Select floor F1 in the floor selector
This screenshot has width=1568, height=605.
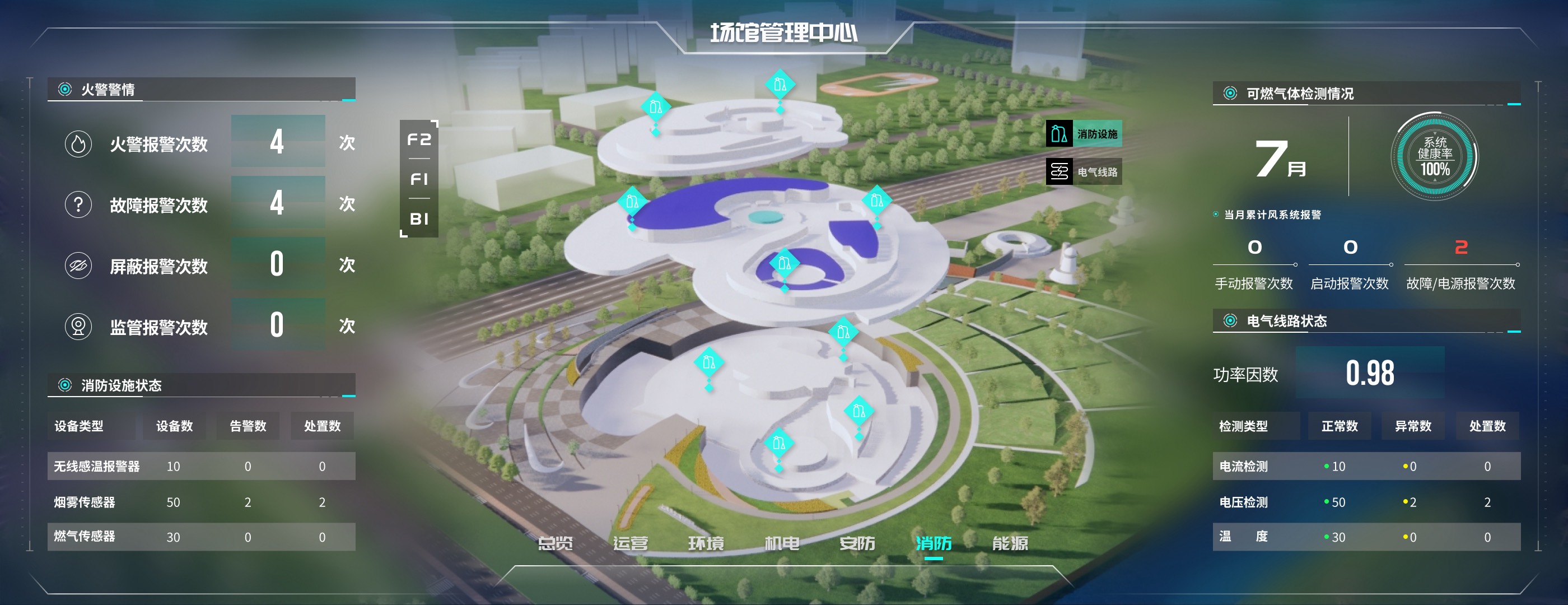click(x=419, y=179)
